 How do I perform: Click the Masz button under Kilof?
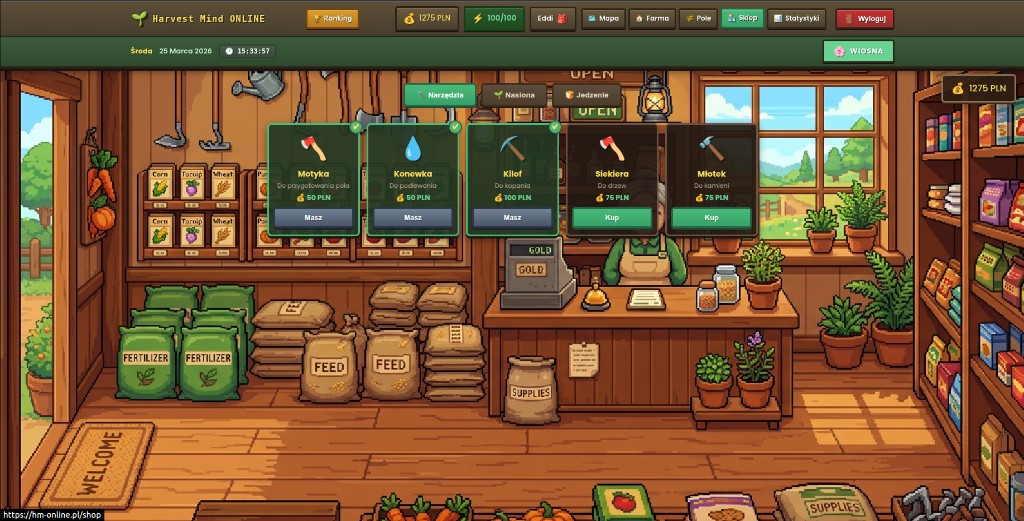512,217
